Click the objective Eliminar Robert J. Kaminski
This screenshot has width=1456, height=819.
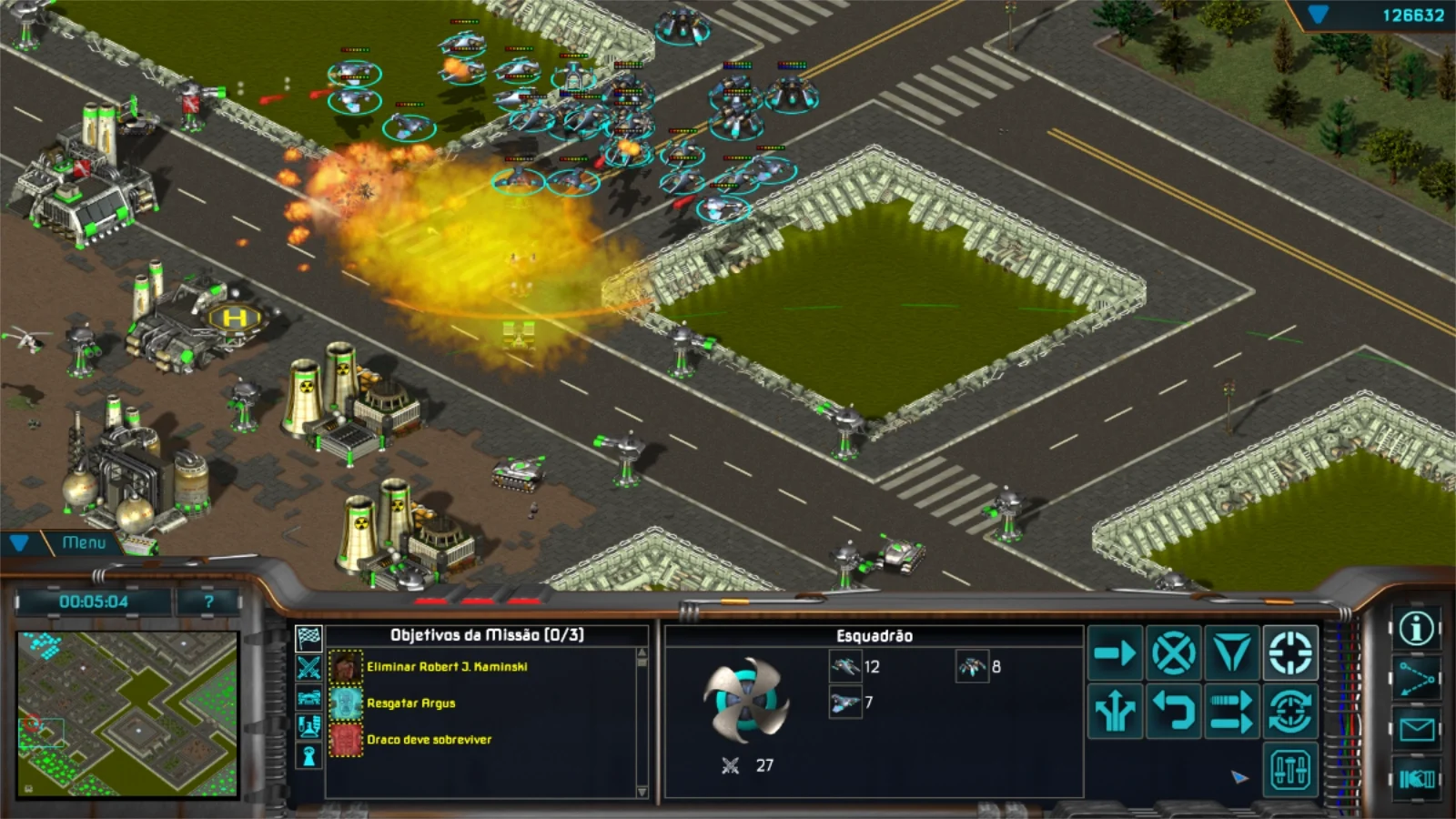point(446,666)
